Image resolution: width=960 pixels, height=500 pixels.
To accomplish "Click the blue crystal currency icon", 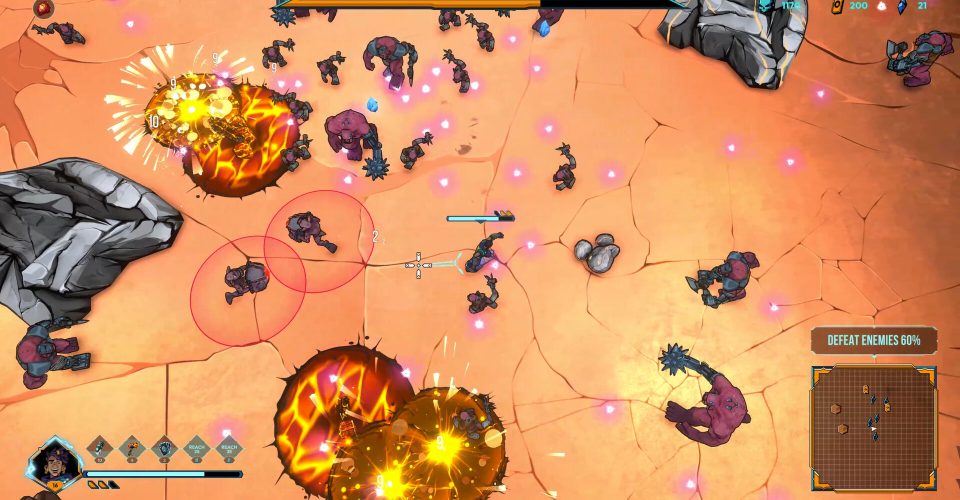I will click(901, 6).
